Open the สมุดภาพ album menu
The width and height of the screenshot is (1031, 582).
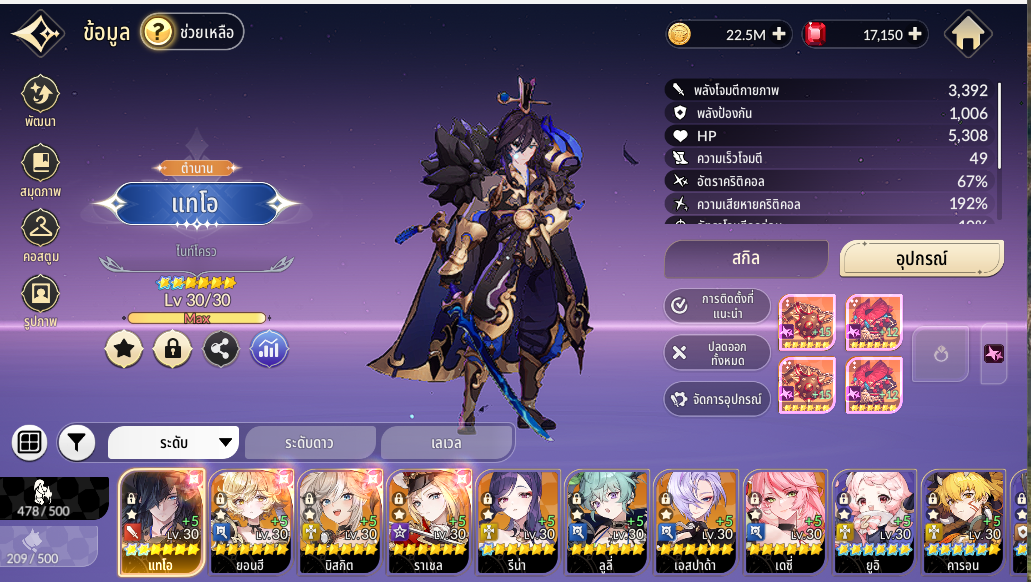coord(41,169)
